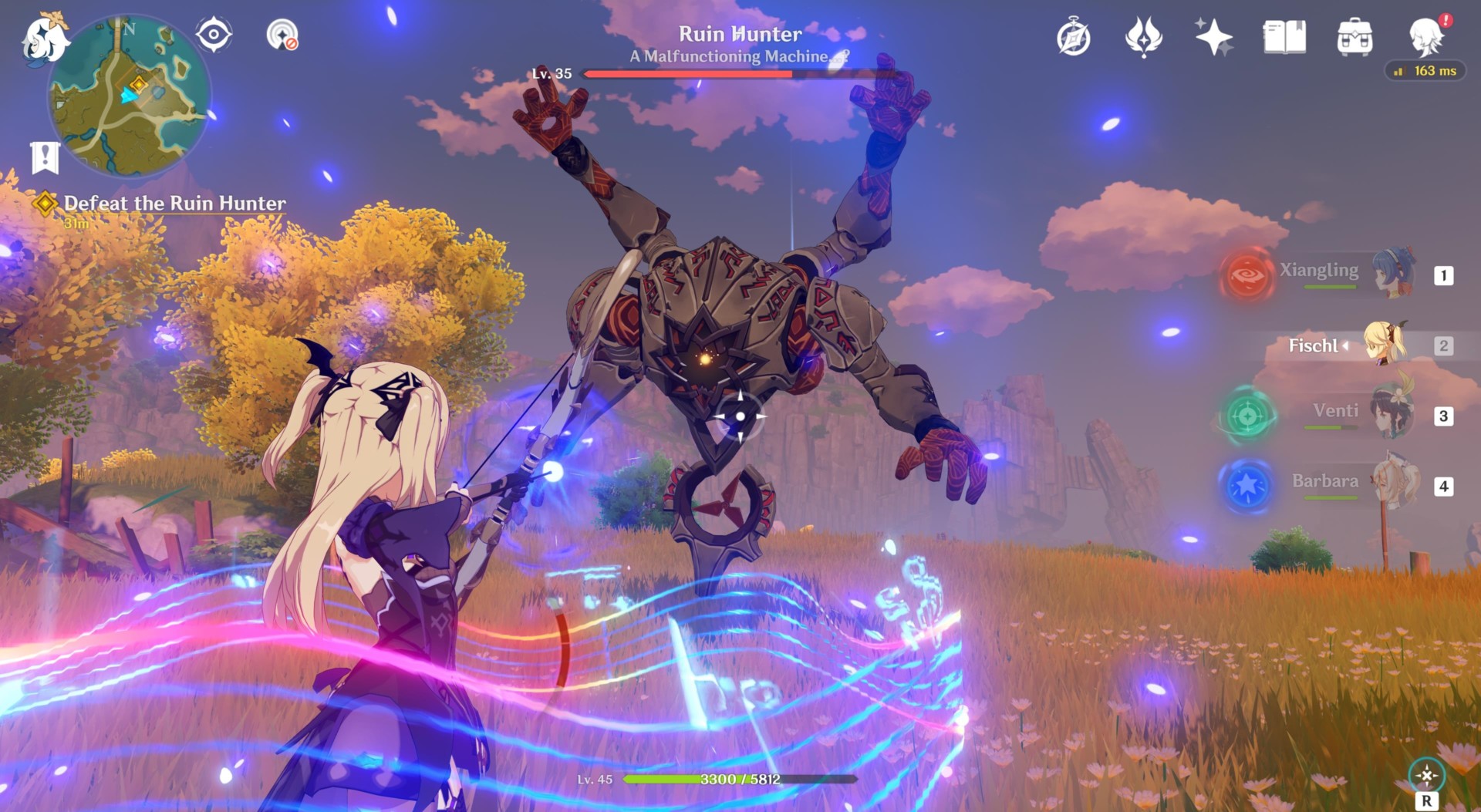Open the adventurer handbook book icon

click(1284, 37)
